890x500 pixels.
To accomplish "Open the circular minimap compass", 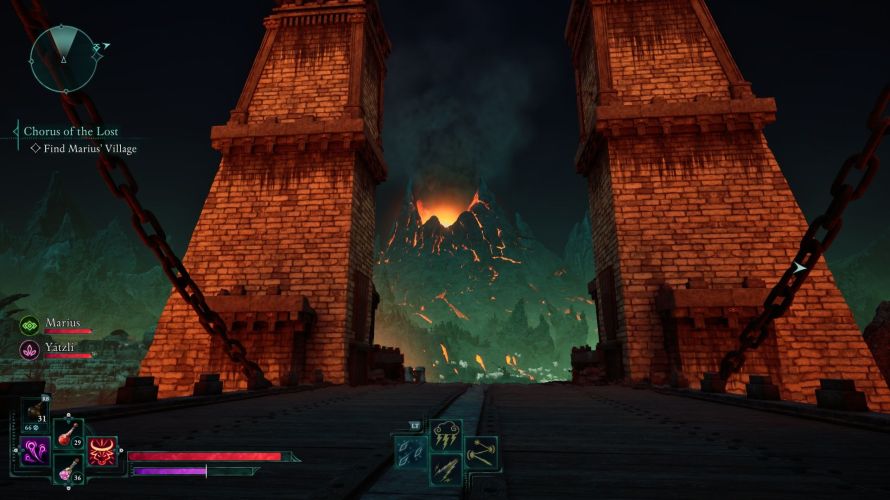I will click(x=62, y=58).
